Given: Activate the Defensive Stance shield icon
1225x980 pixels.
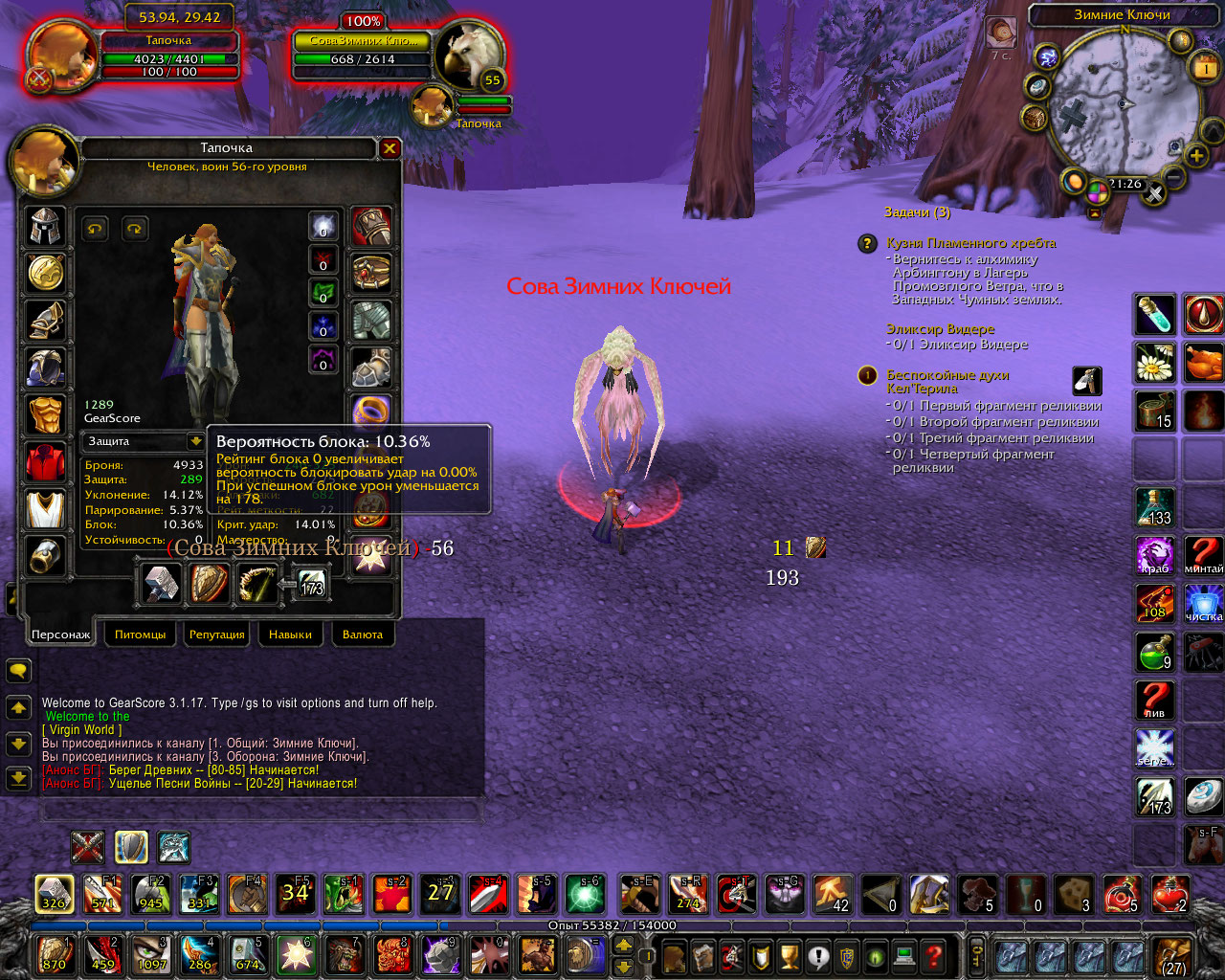Looking at the screenshot, I should click(131, 847).
